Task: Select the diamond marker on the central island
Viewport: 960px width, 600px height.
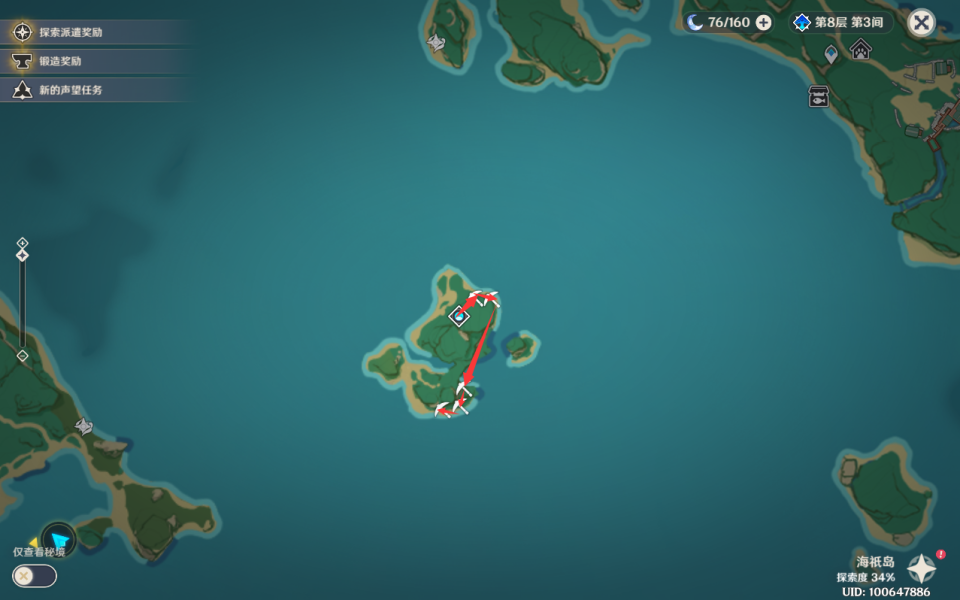Action: tap(459, 317)
